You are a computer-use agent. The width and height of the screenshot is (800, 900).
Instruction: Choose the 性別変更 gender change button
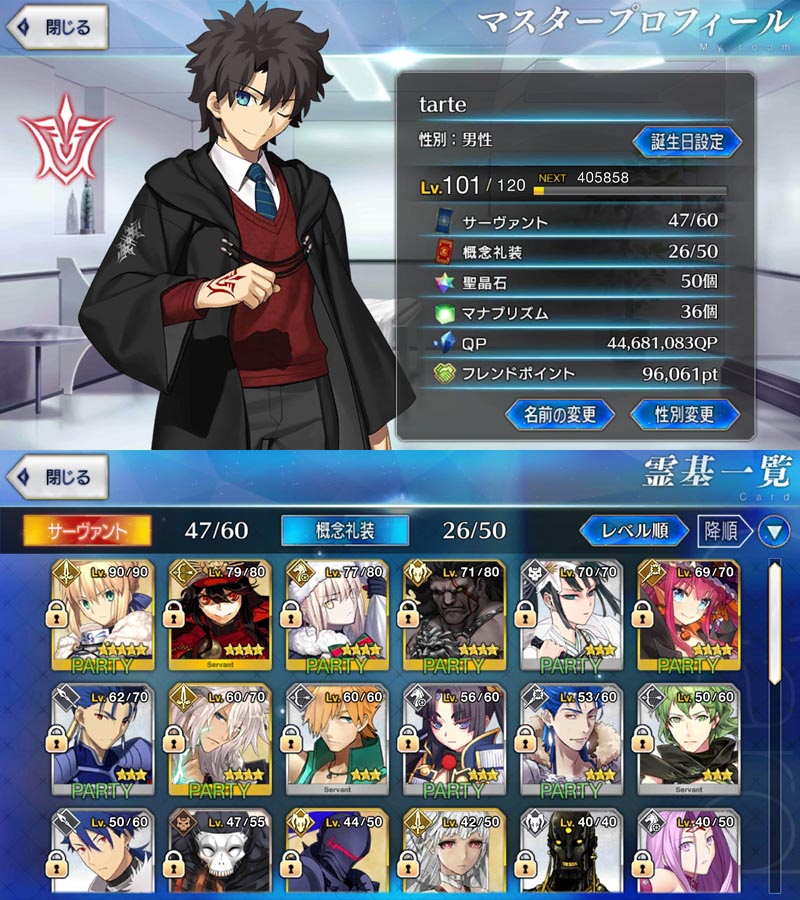(685, 413)
